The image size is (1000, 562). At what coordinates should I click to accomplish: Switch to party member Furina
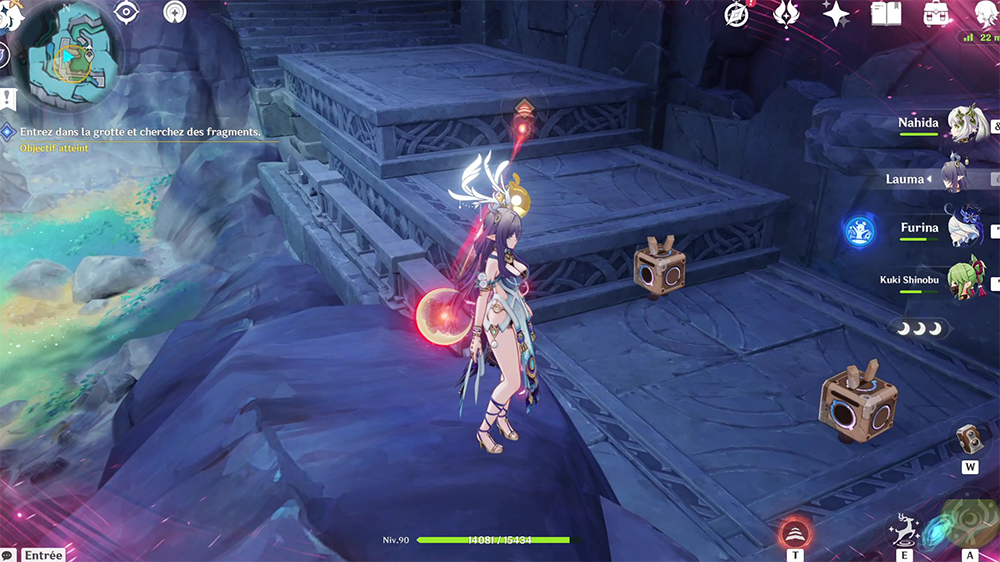point(966,230)
